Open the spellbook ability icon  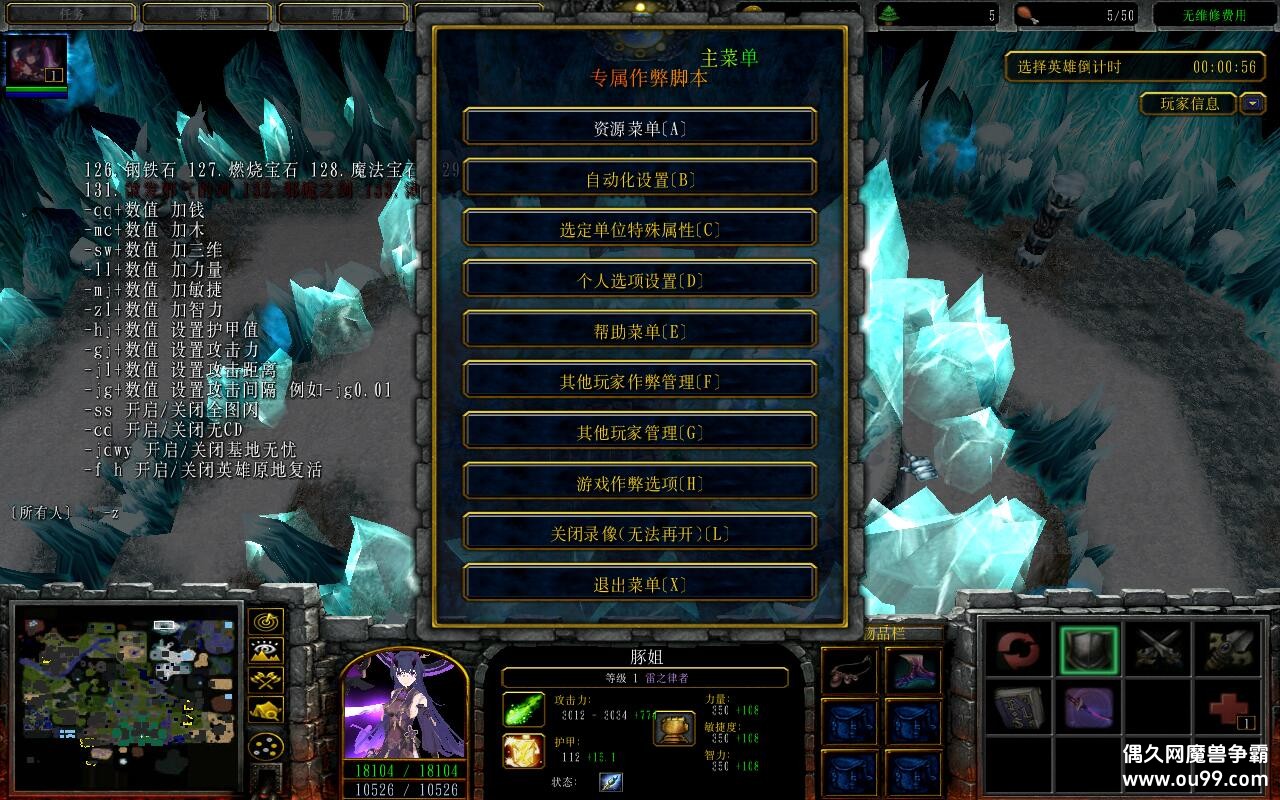[x=1019, y=708]
